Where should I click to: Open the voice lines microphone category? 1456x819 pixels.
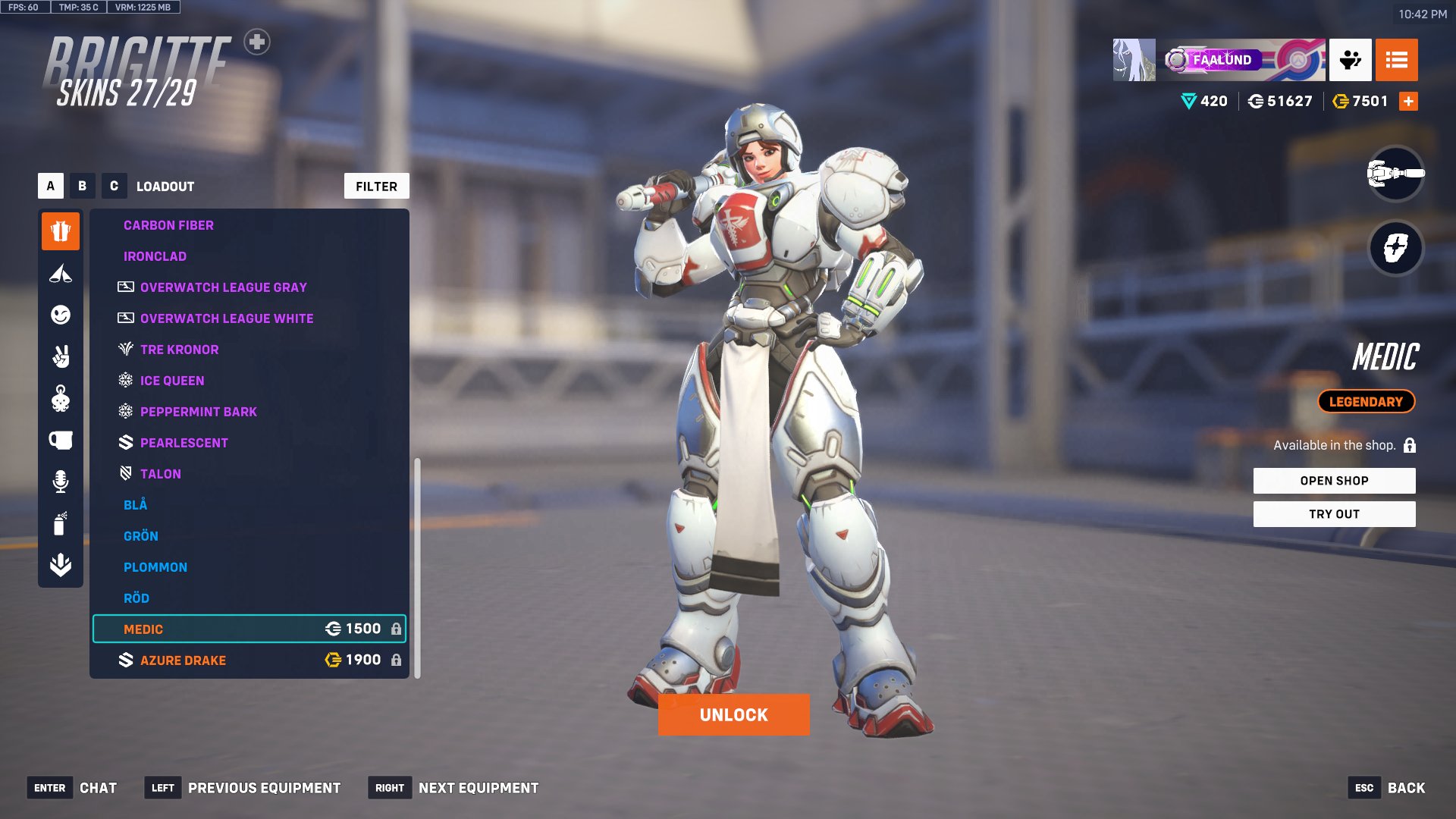[61, 482]
